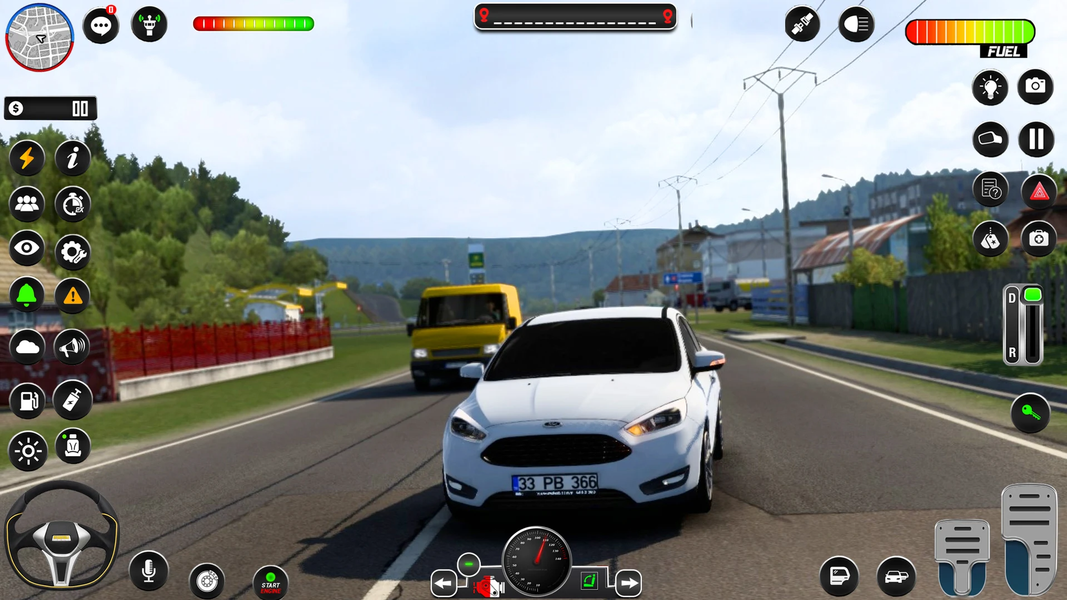Pause the game
The height and width of the screenshot is (600, 1067).
pyautogui.click(x=1036, y=139)
